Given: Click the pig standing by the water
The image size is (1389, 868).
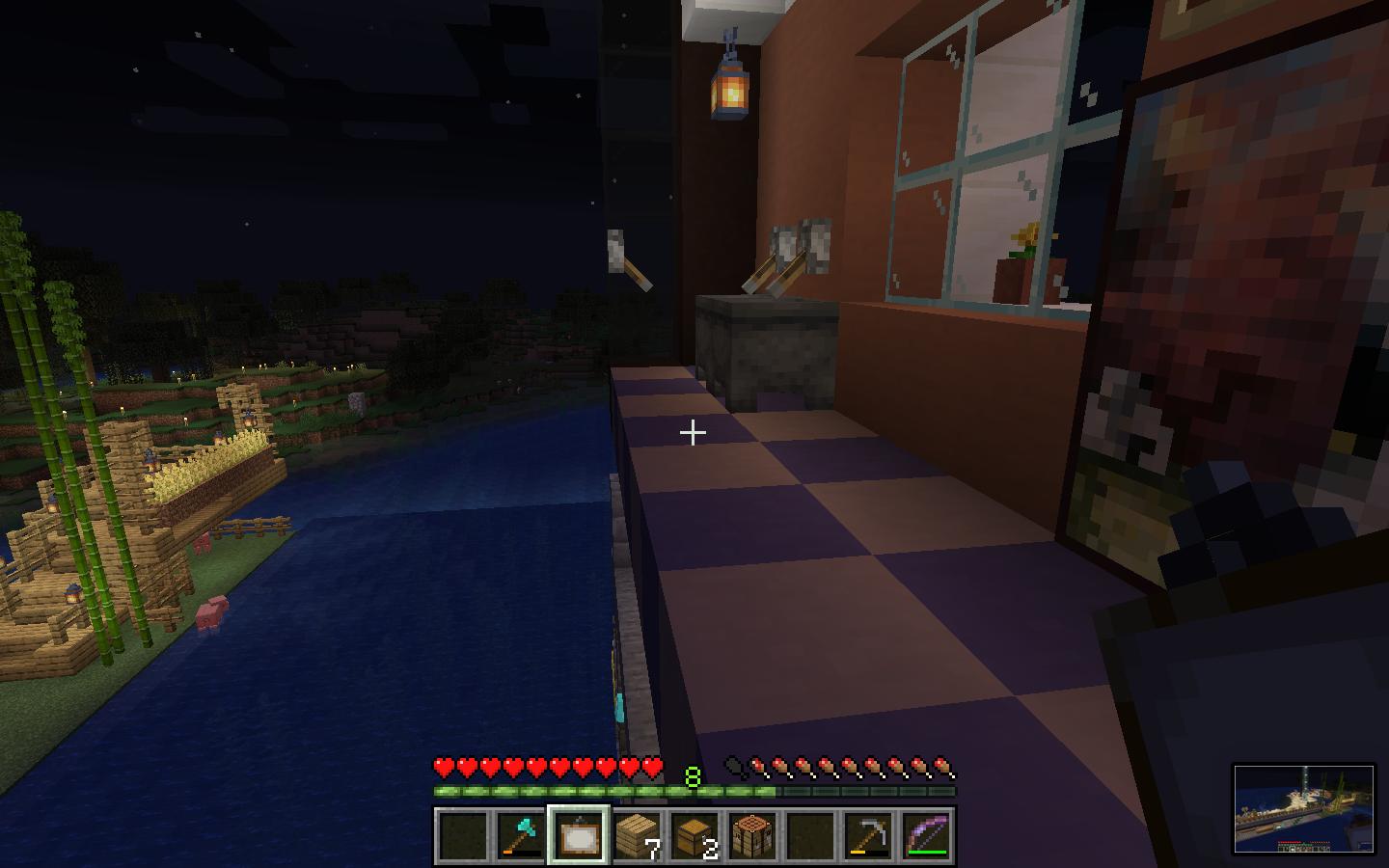Looking at the screenshot, I should click(214, 611).
